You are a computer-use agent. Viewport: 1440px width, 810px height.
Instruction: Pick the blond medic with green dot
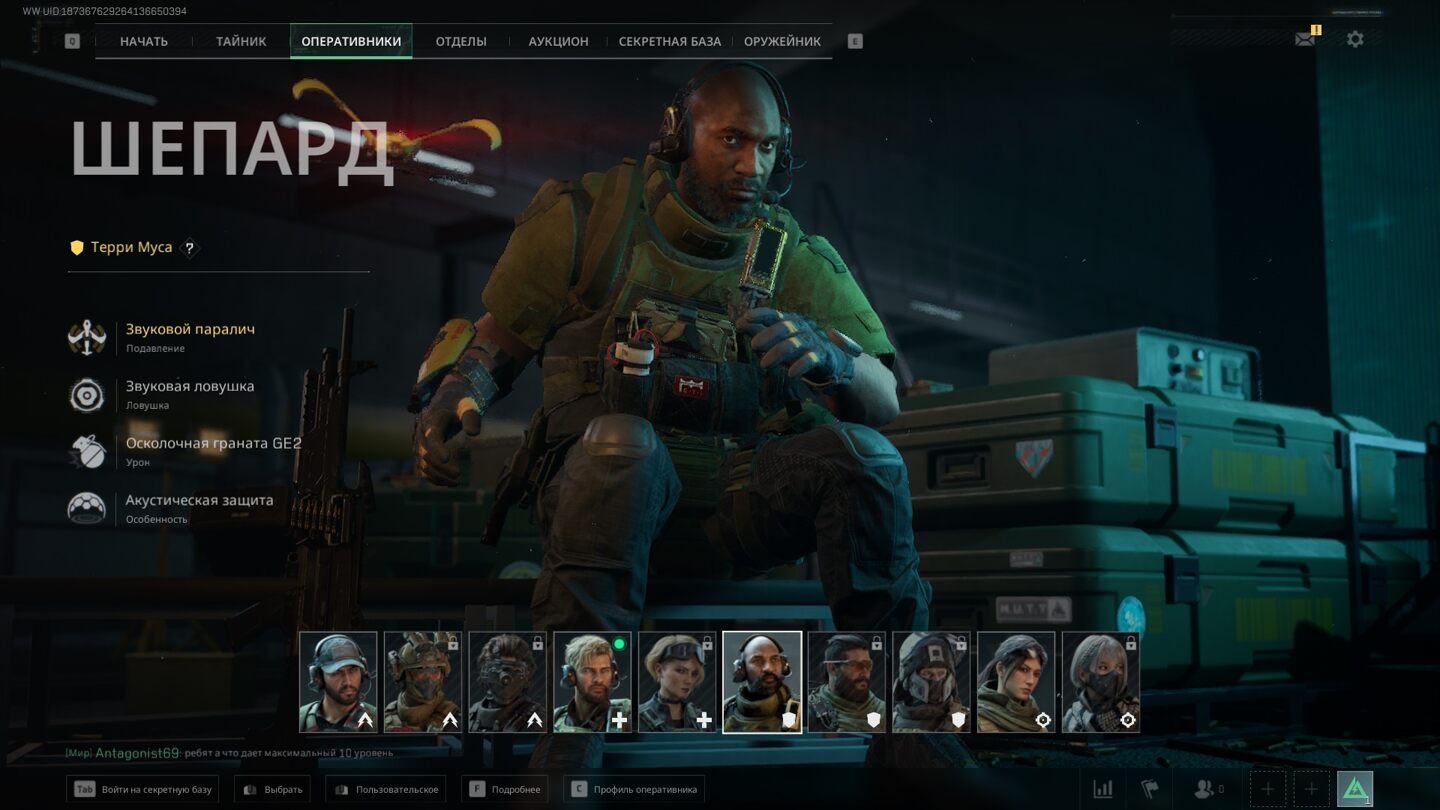[592, 682]
